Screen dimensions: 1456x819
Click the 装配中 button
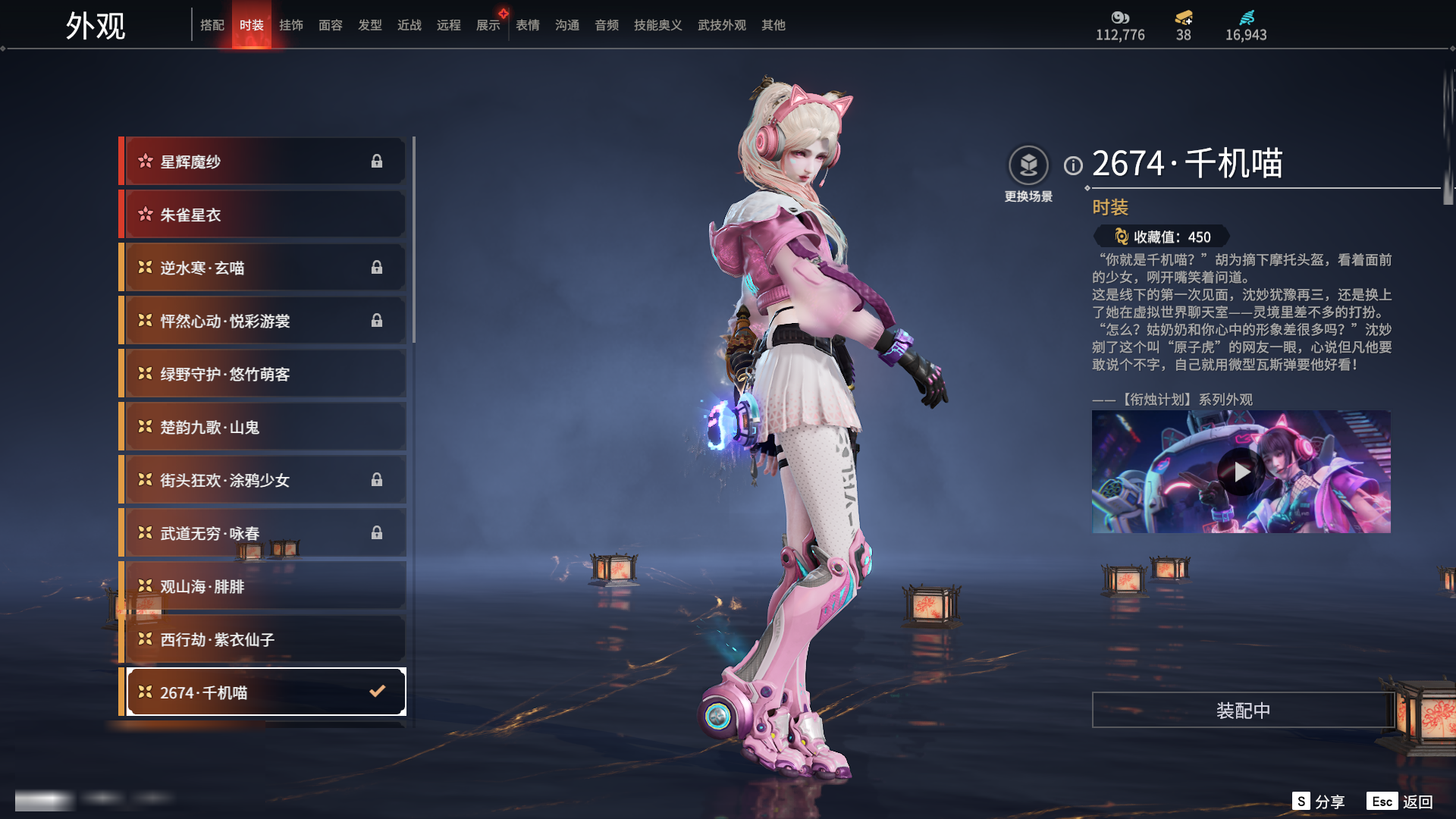[1243, 711]
